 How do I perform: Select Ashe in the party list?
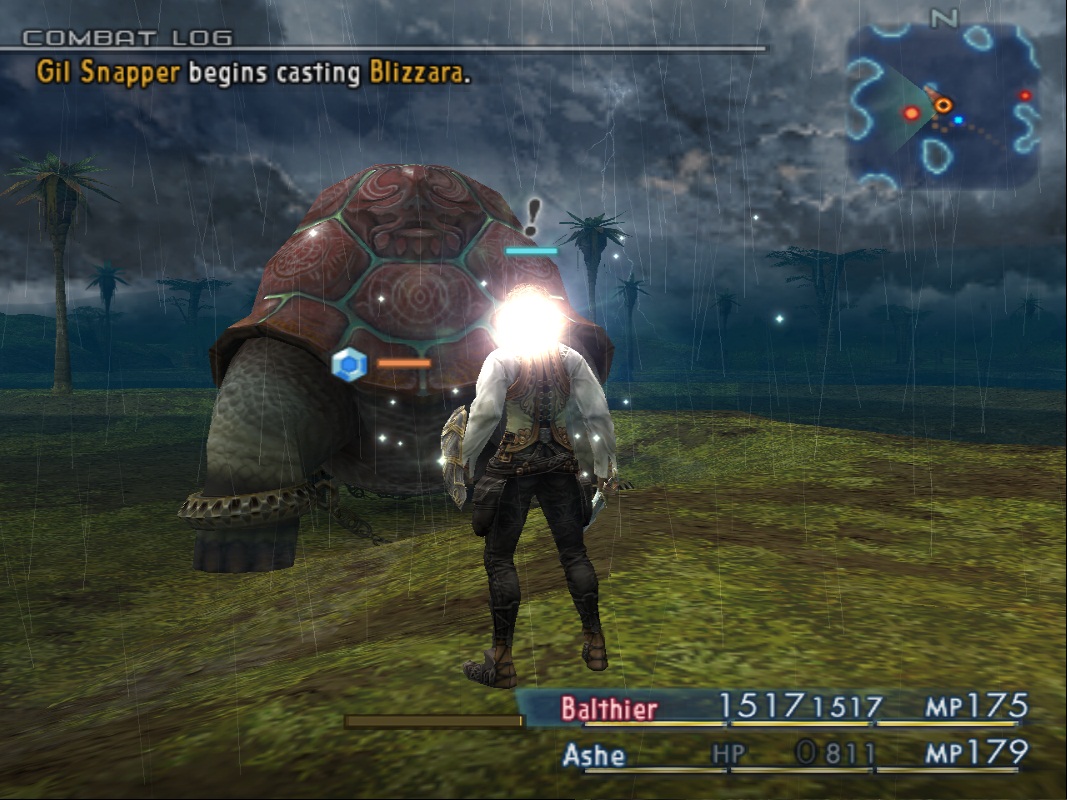(x=594, y=754)
